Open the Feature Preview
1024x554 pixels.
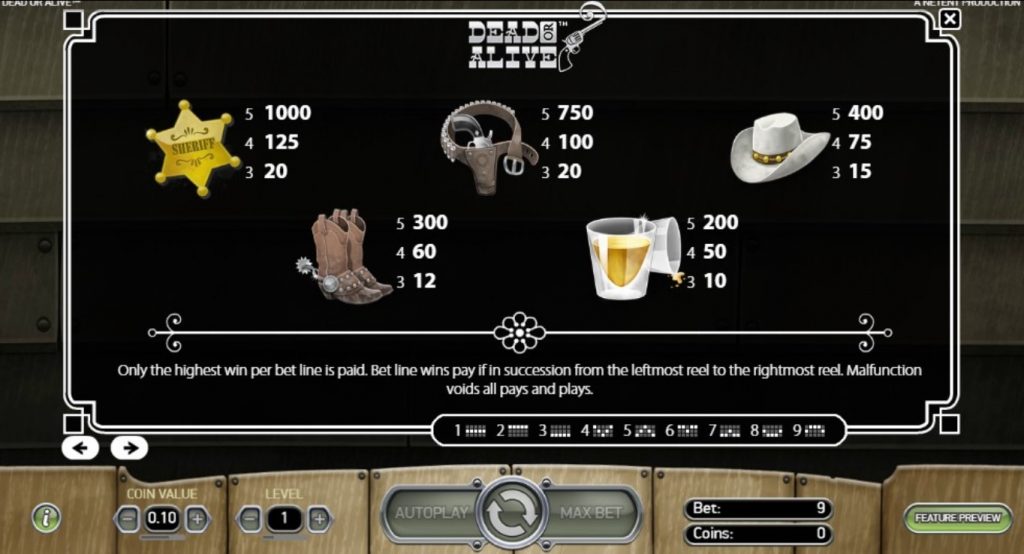(958, 518)
